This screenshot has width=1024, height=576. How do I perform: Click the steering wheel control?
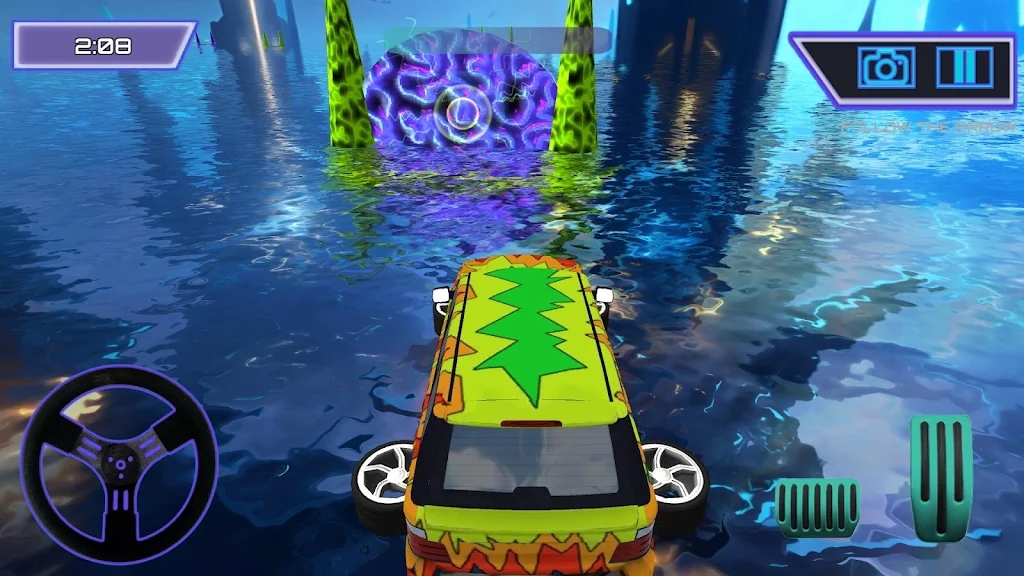click(x=119, y=463)
